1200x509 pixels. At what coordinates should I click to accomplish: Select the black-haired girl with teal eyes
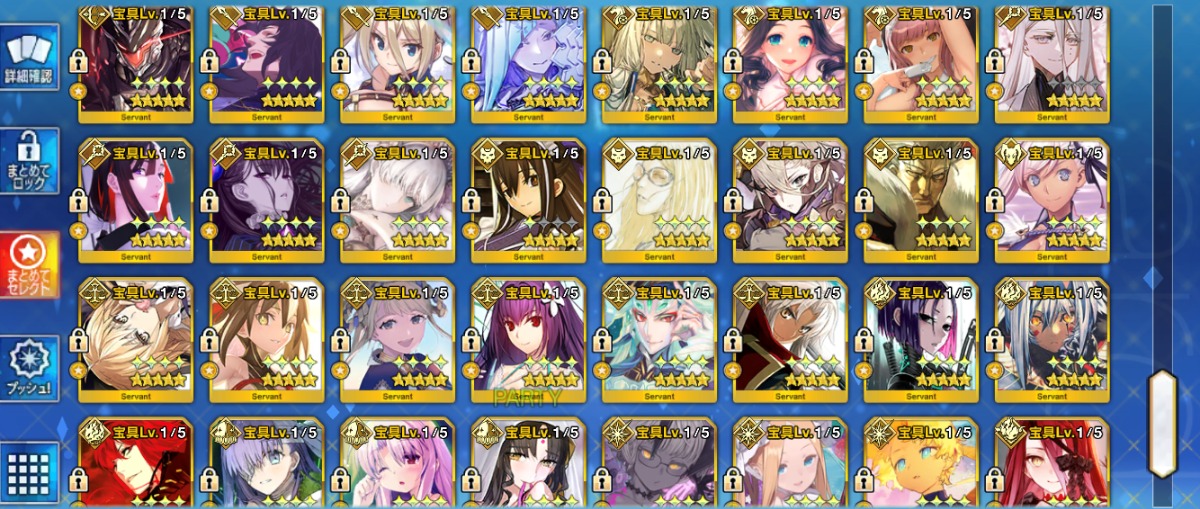pyautogui.click(x=790, y=60)
